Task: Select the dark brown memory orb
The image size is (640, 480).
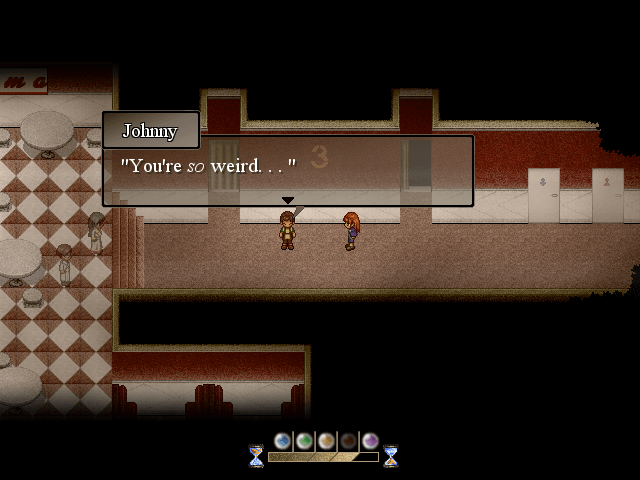Action: click(348, 441)
